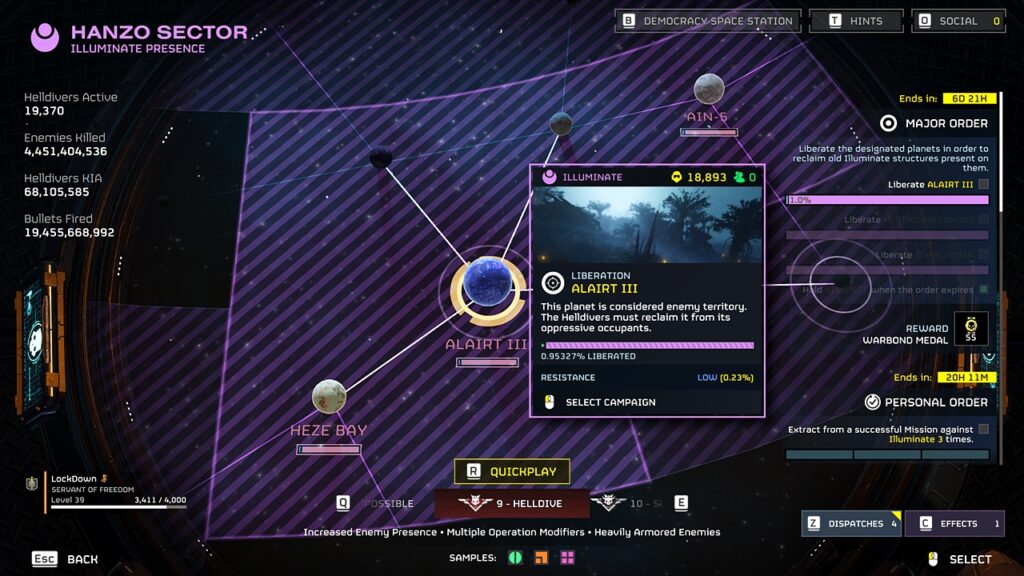The height and width of the screenshot is (576, 1024).
Task: Open the Democracy Space Station menu
Action: pyautogui.click(x=707, y=21)
